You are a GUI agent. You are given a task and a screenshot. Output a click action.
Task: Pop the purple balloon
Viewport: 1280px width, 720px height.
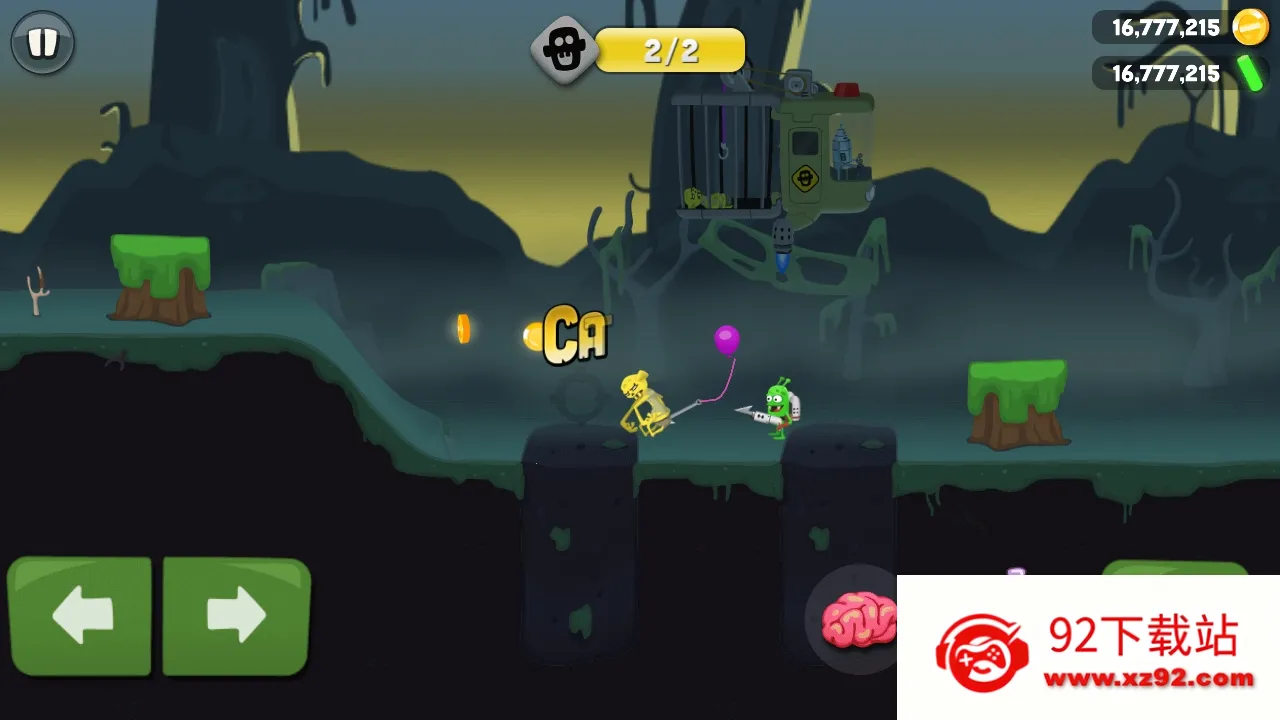click(x=725, y=342)
